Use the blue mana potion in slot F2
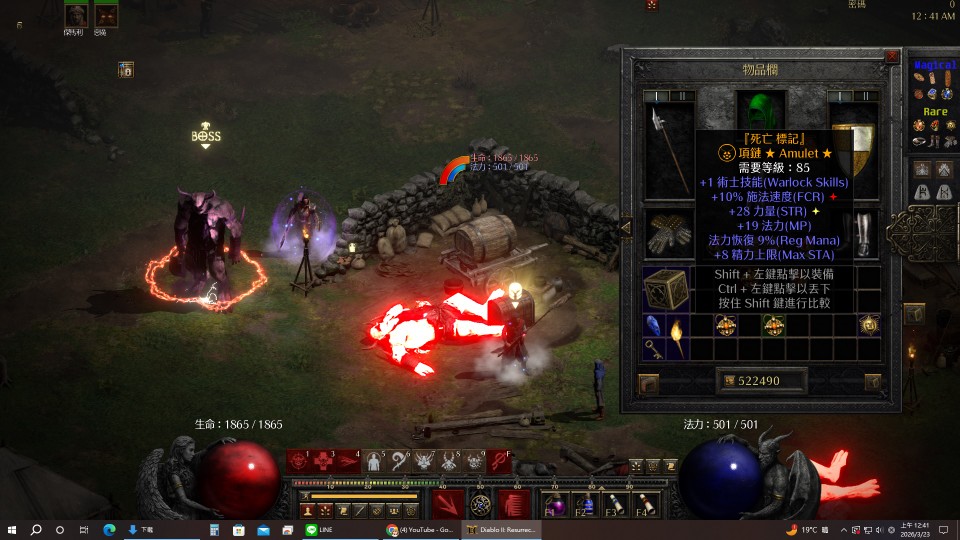This screenshot has width=960, height=540. coord(586,503)
